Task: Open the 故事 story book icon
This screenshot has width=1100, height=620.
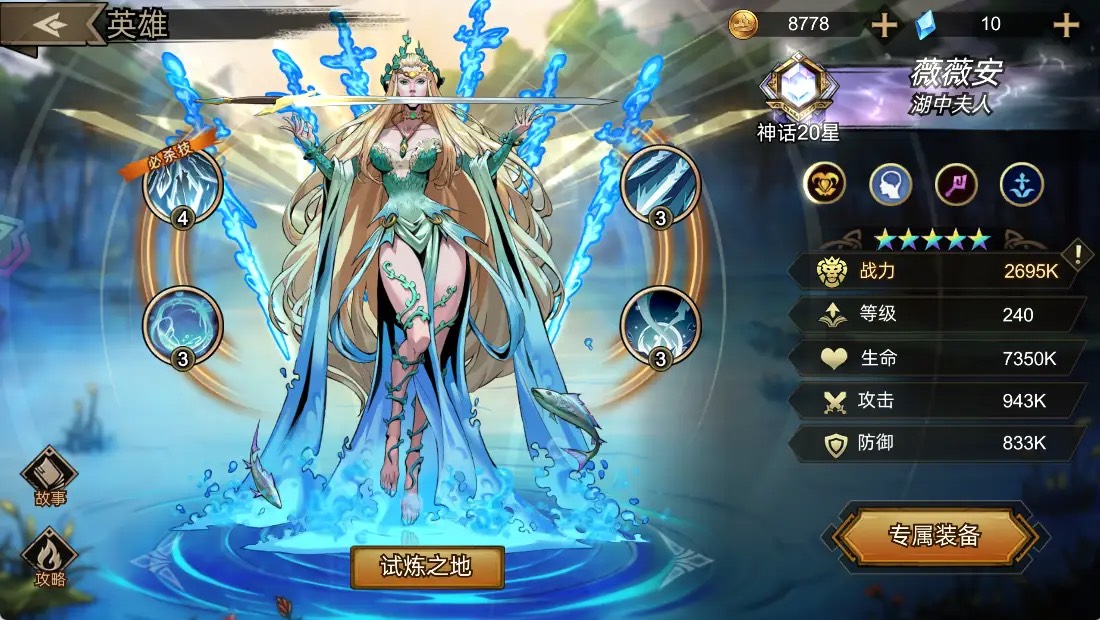Action: click(50, 474)
